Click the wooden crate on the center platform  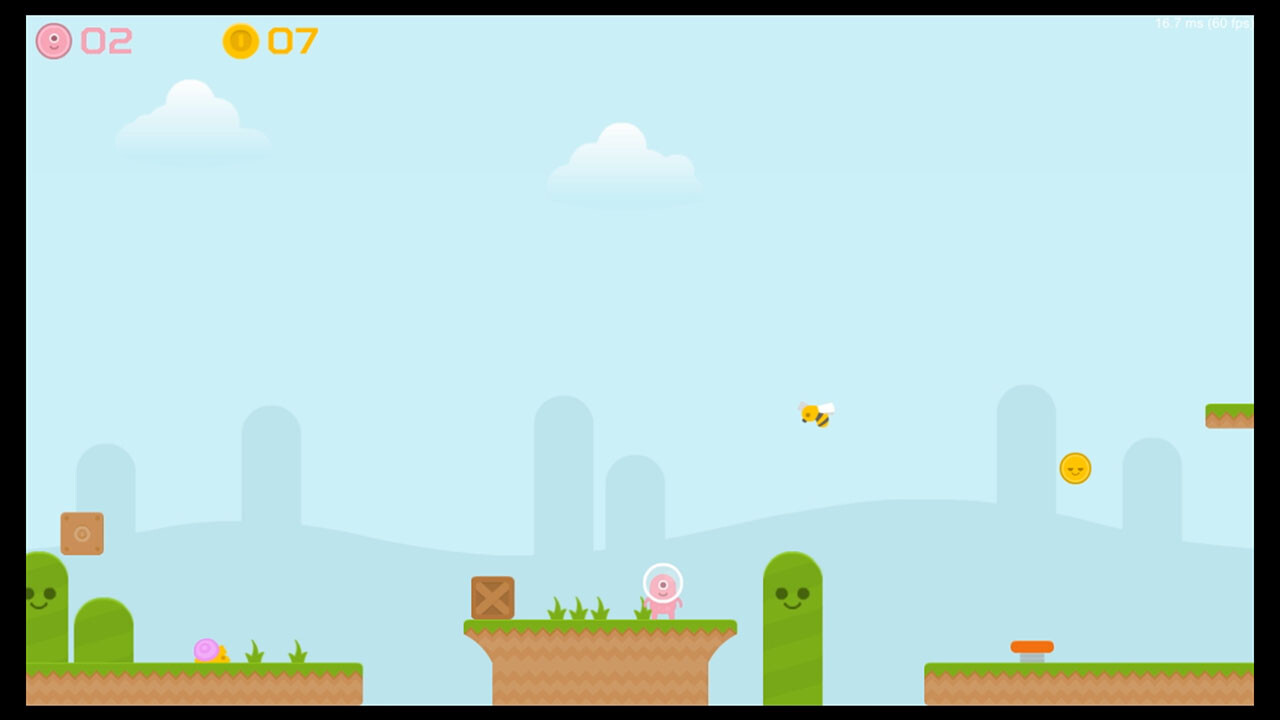(491, 599)
